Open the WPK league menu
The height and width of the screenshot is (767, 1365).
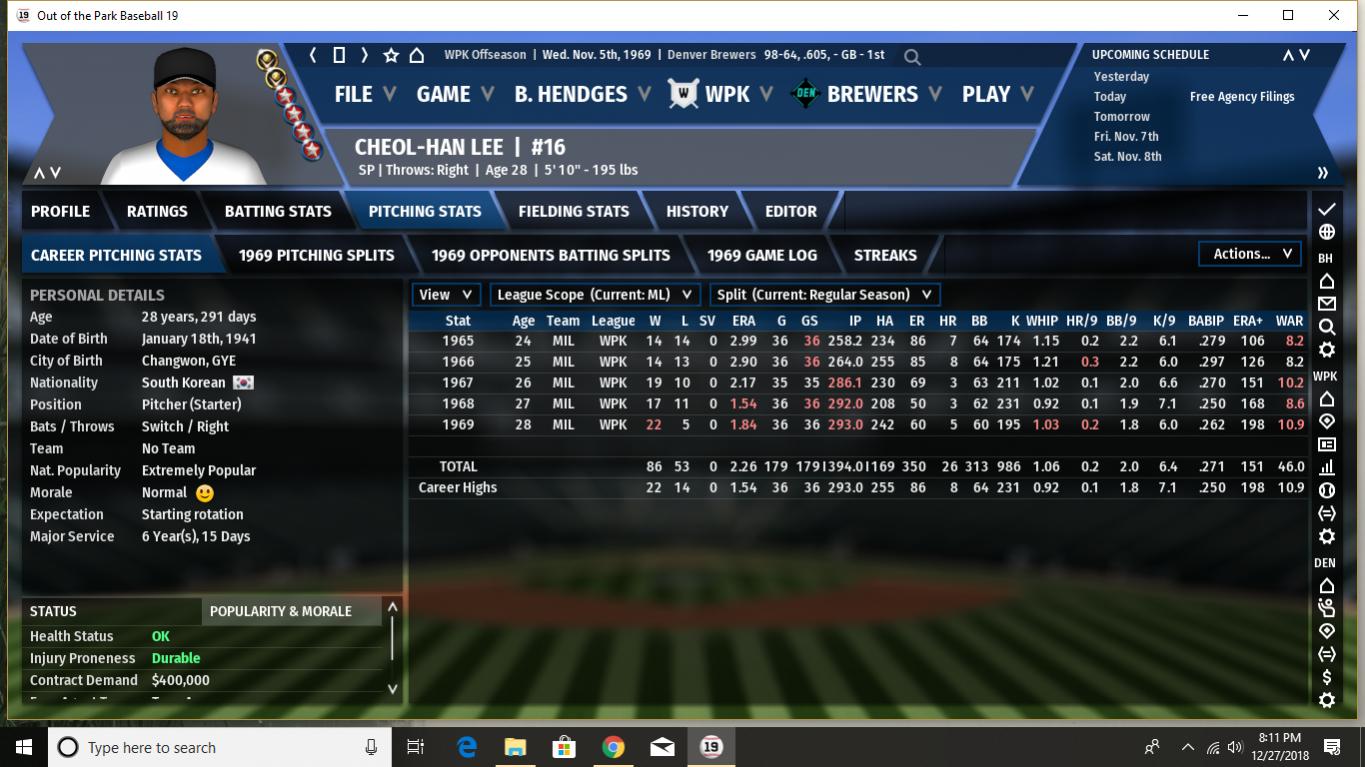[x=727, y=94]
